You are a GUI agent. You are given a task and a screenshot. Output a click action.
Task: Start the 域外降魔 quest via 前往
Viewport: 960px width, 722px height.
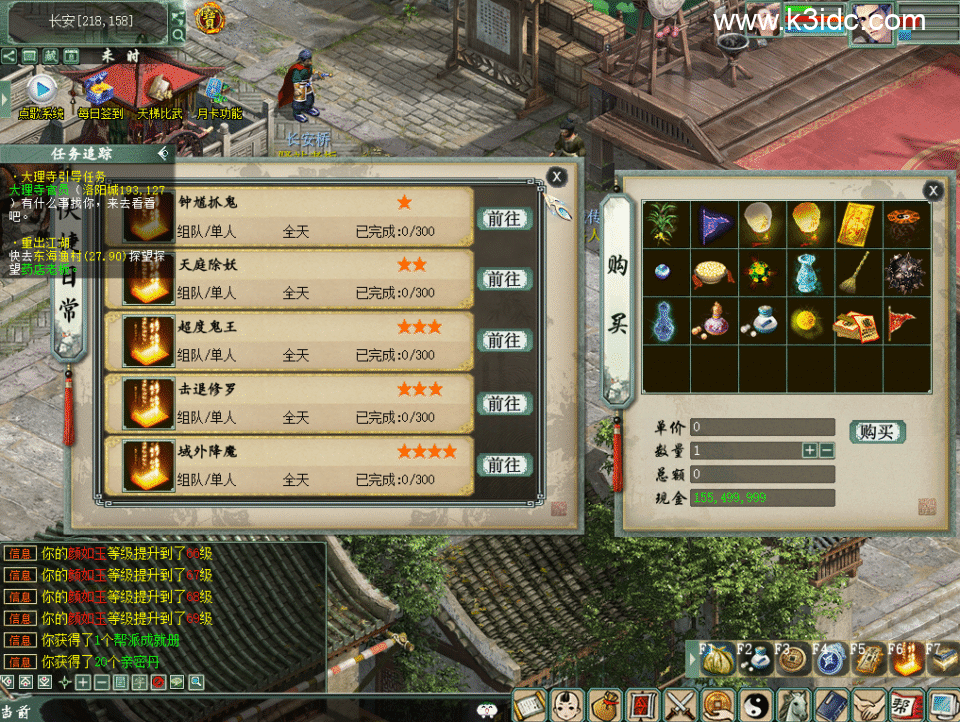pyautogui.click(x=504, y=465)
